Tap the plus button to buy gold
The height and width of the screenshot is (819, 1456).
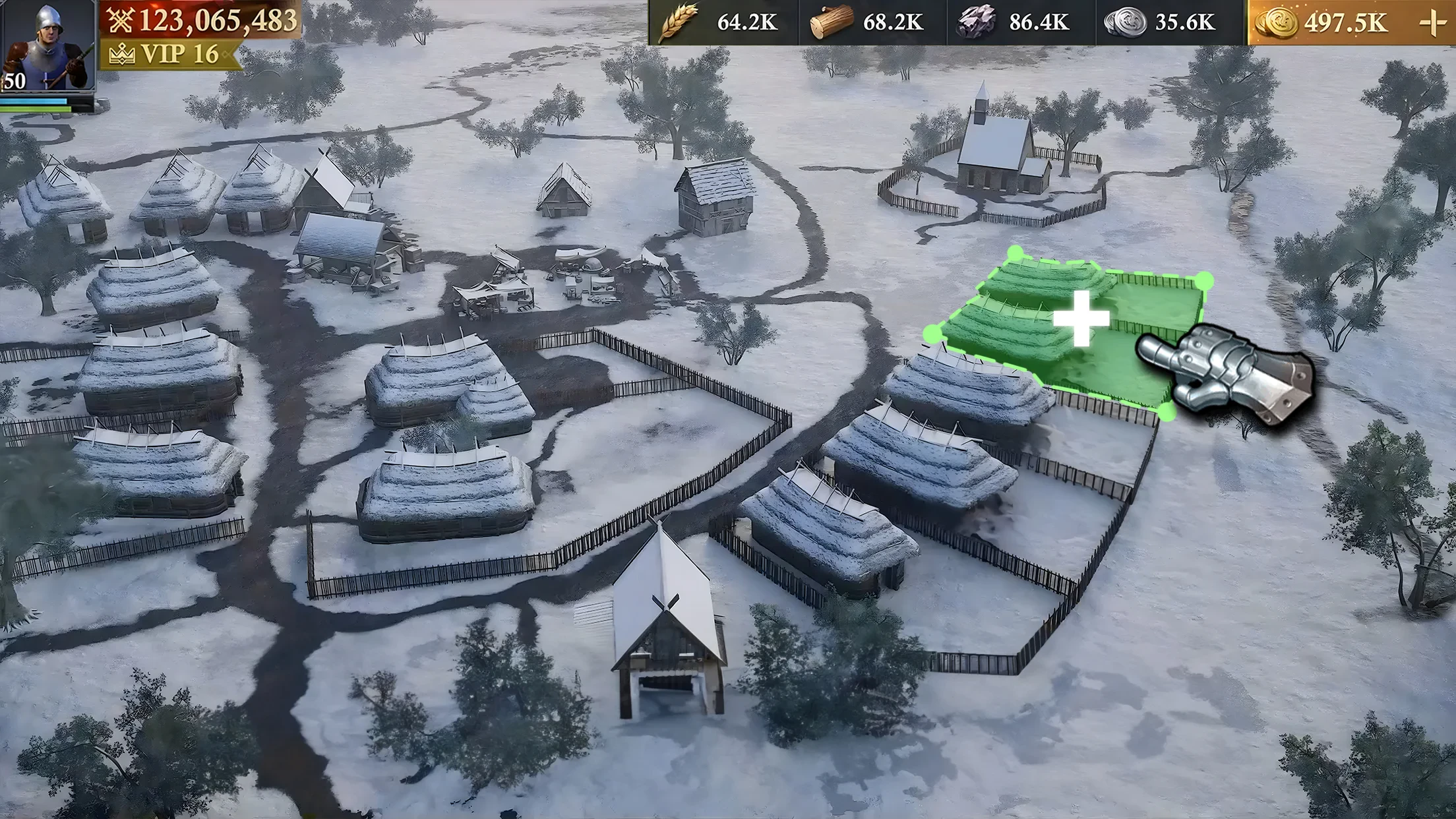coord(1432,23)
